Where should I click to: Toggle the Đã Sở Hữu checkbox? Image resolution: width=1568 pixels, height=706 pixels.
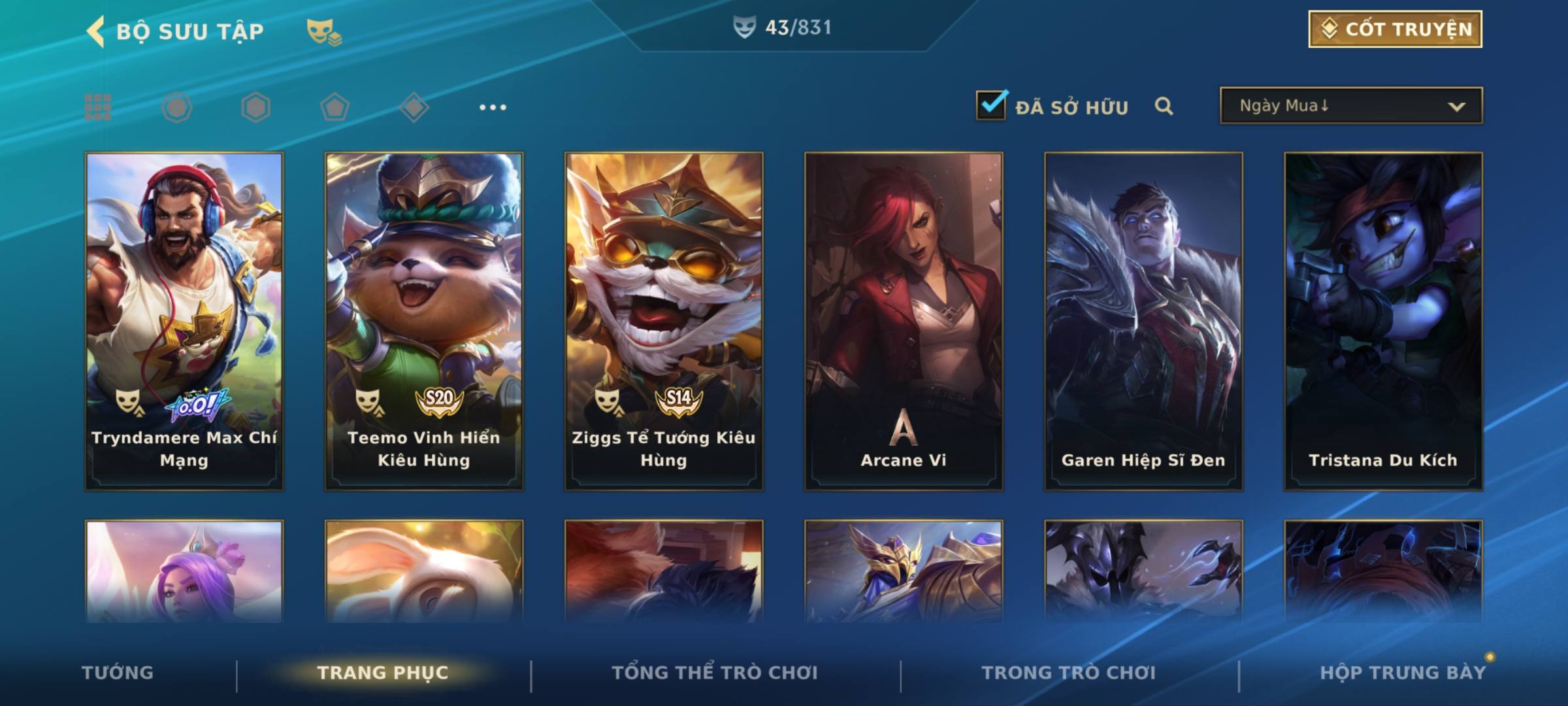point(991,105)
